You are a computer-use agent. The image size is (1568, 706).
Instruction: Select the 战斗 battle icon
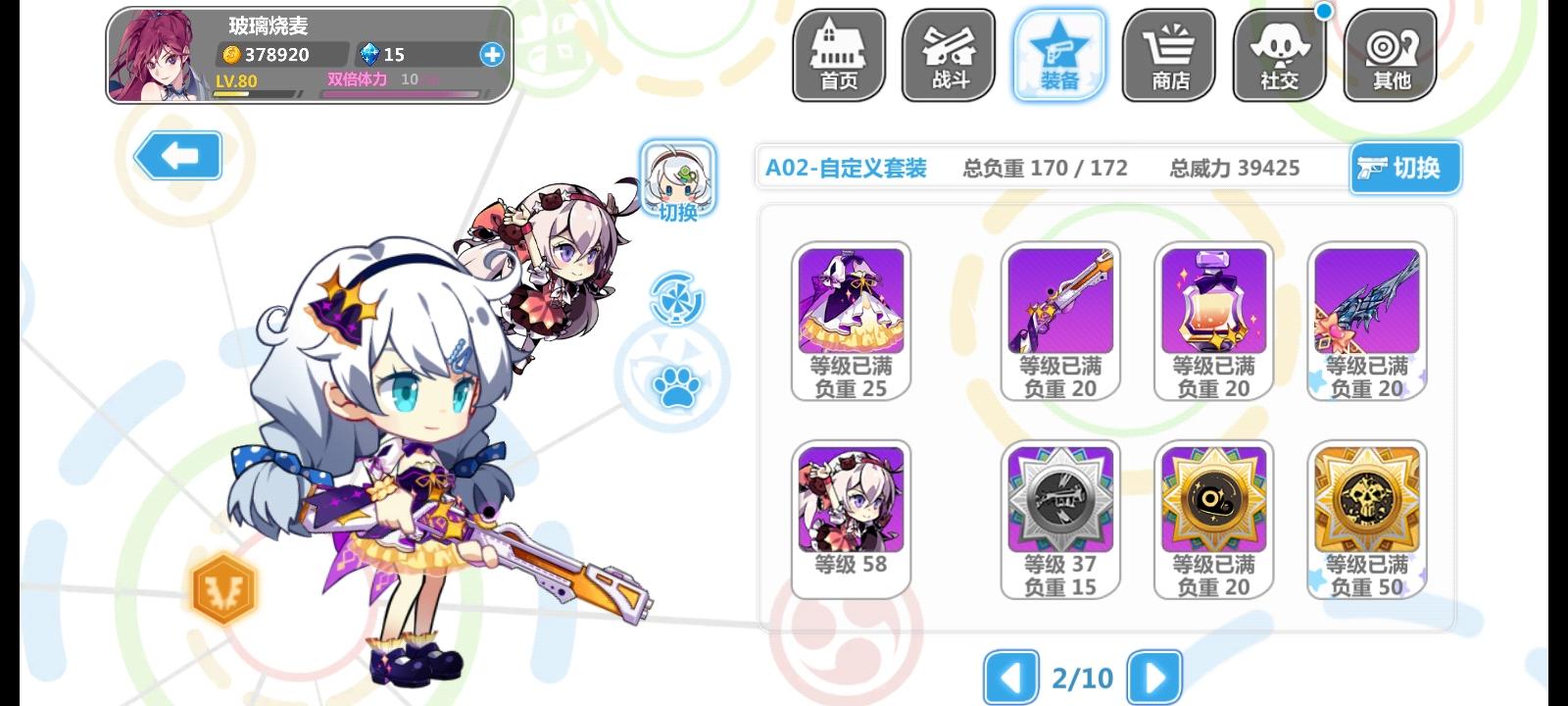948,54
